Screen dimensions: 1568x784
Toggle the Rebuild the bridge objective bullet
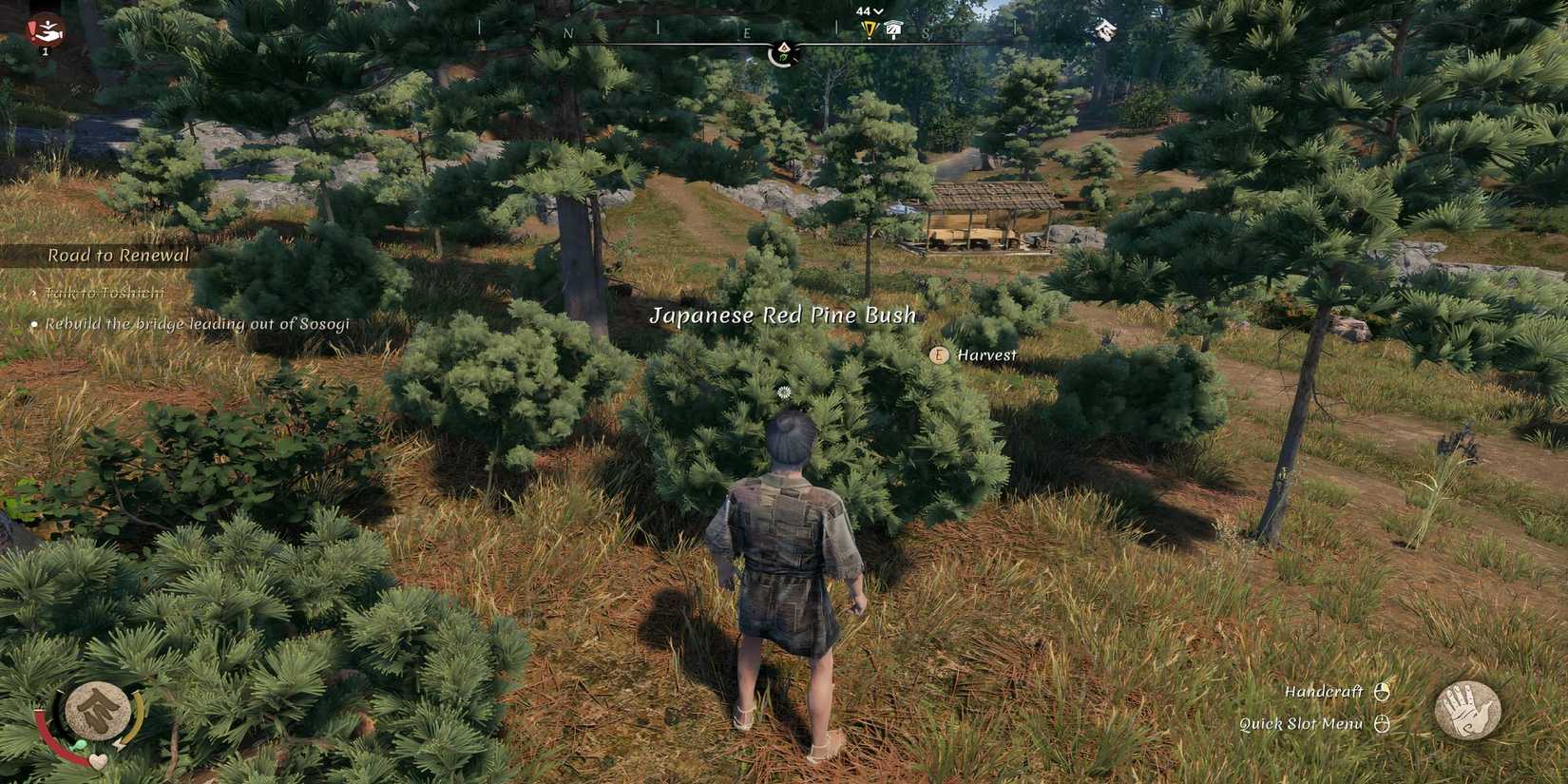click(x=35, y=324)
